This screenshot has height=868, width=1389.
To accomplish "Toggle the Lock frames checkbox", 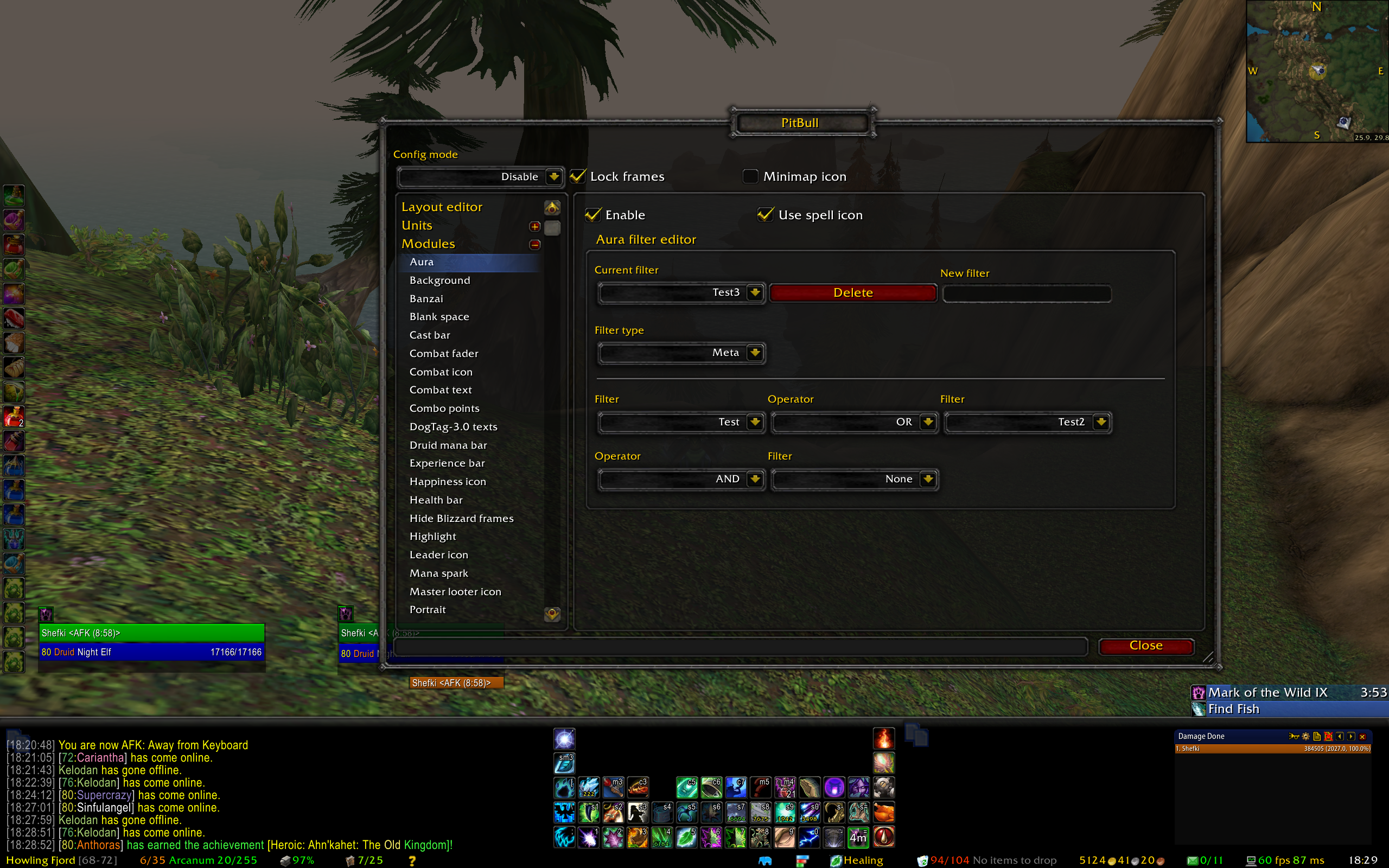I will click(578, 176).
